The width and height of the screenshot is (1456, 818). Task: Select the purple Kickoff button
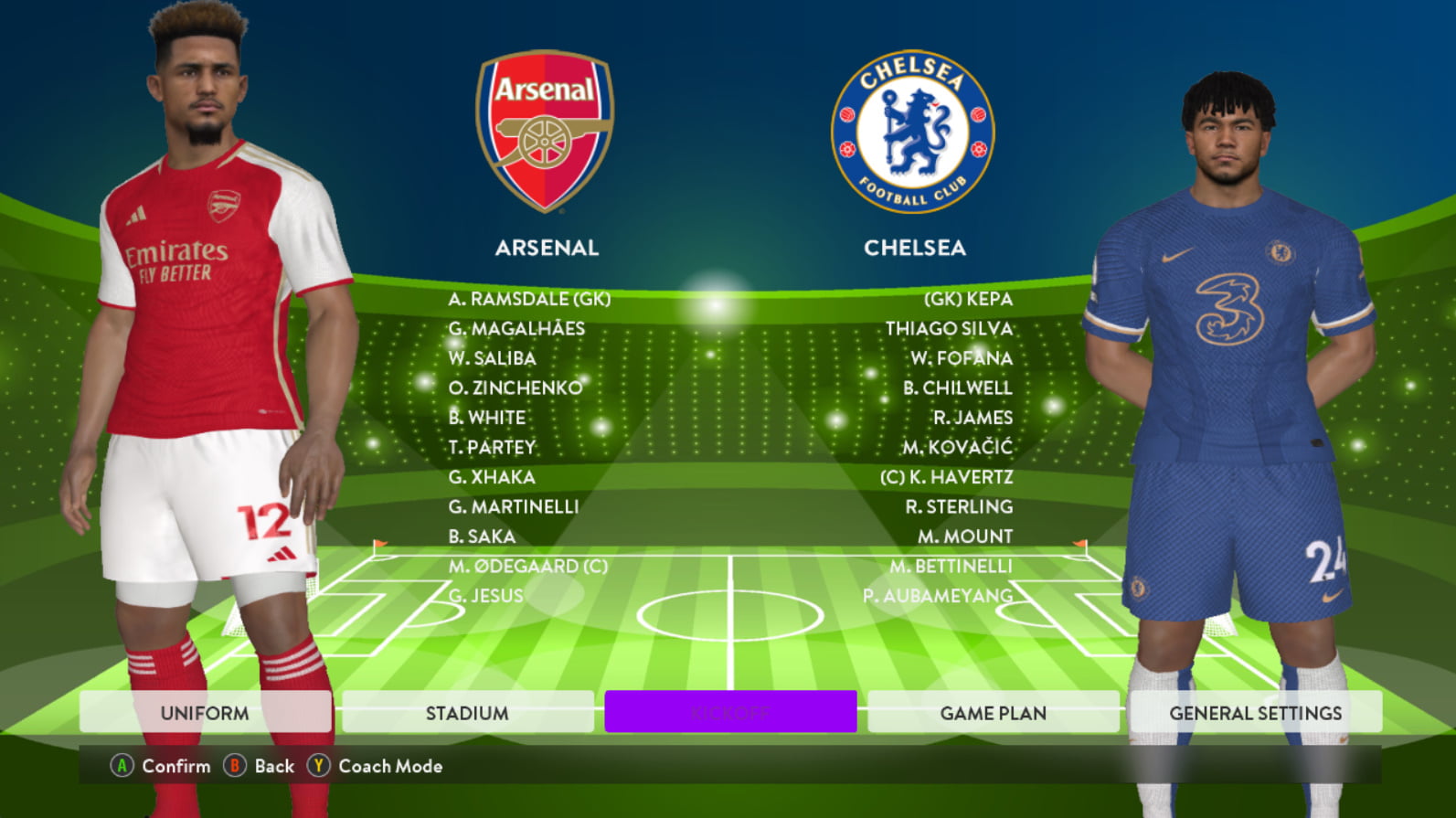pos(730,712)
